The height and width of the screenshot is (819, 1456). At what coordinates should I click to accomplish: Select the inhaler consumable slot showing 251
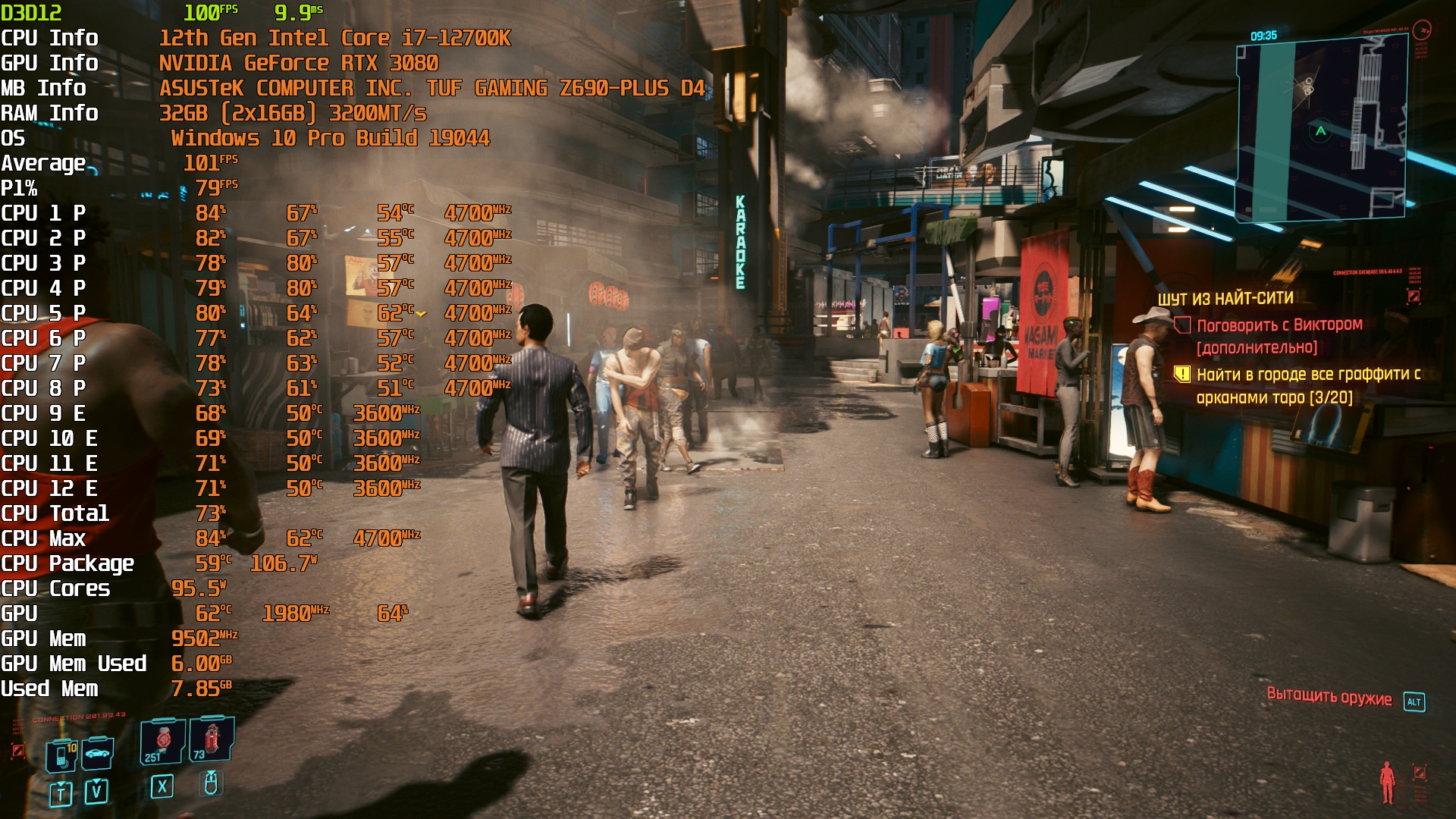[x=162, y=741]
